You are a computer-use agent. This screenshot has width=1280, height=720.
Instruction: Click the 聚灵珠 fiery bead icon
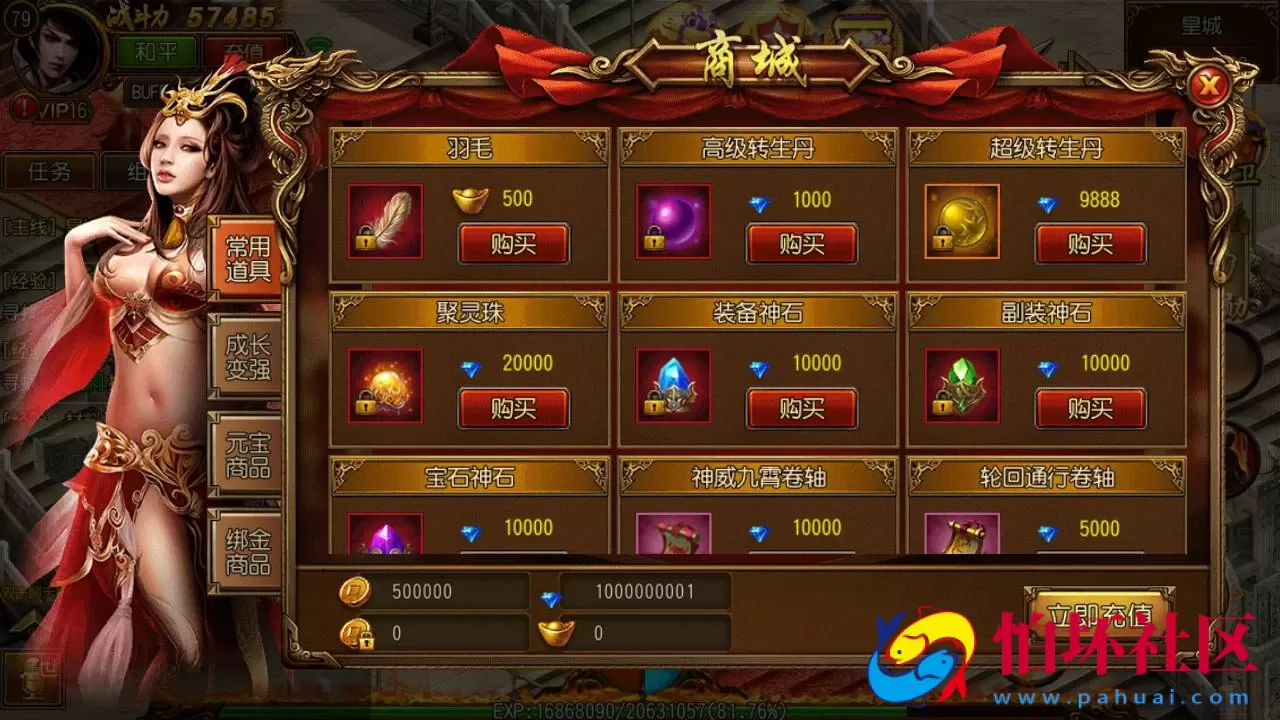tap(383, 387)
